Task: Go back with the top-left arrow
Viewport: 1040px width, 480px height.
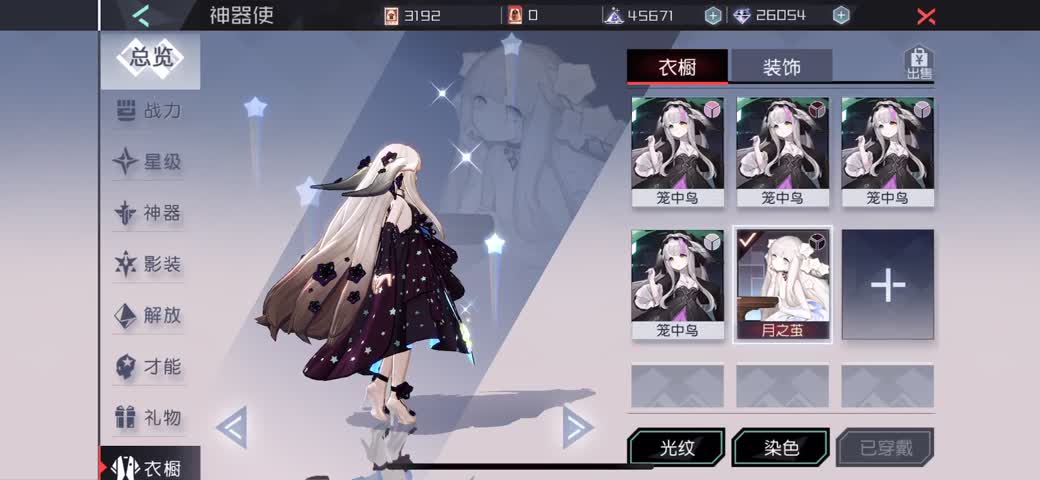Action: (141, 15)
